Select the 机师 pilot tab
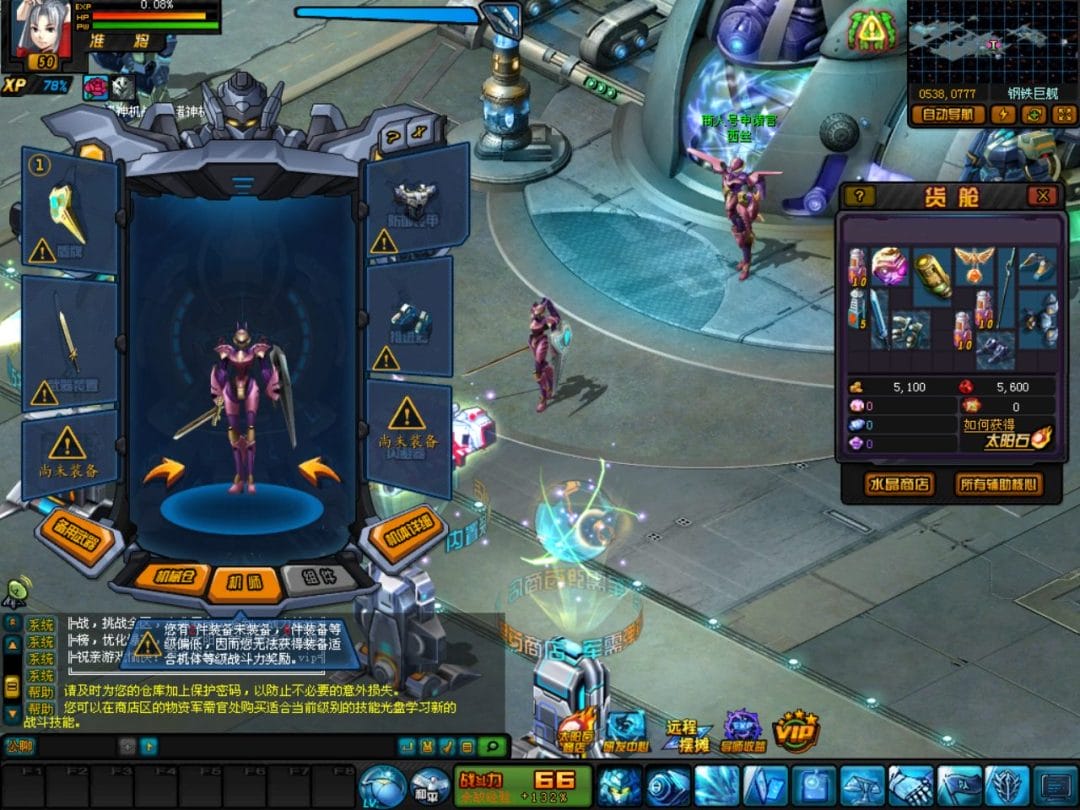Viewport: 1080px width, 810px height. 243,580
